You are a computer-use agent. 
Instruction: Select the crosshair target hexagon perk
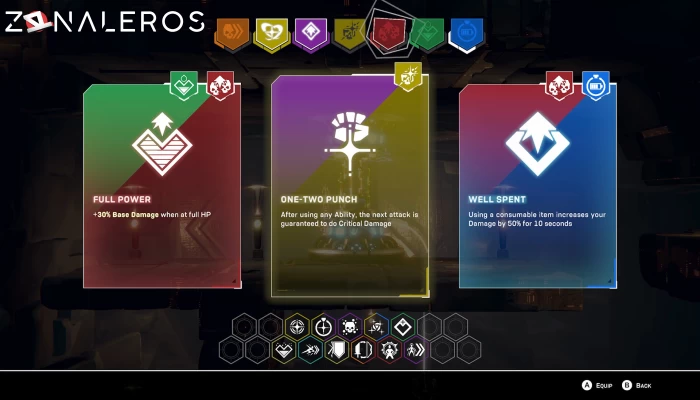click(x=323, y=327)
